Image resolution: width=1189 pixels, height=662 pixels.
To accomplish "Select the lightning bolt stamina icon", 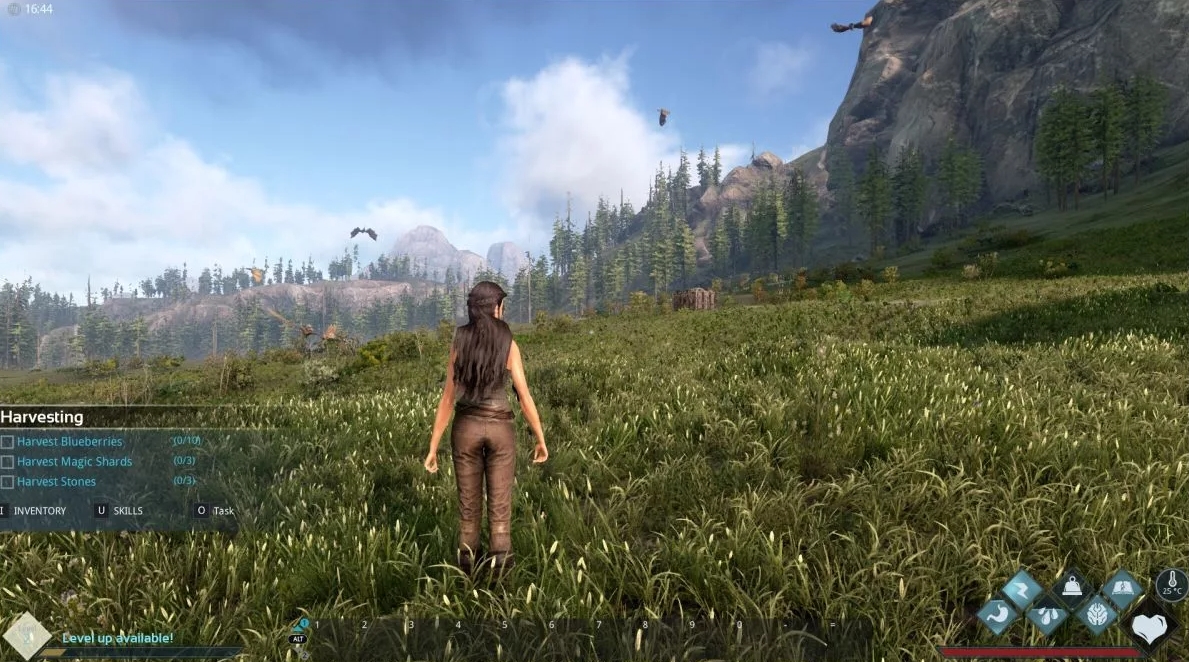I will (1022, 590).
